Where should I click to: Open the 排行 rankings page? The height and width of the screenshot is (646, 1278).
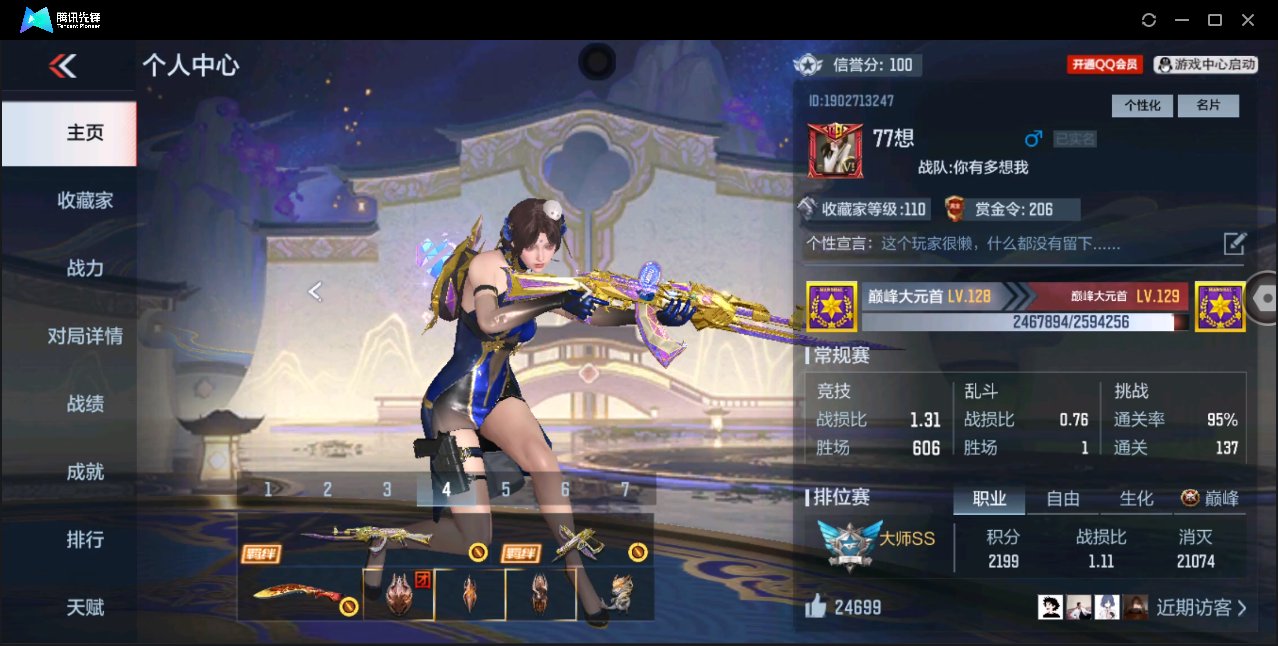pyautogui.click(x=85, y=540)
